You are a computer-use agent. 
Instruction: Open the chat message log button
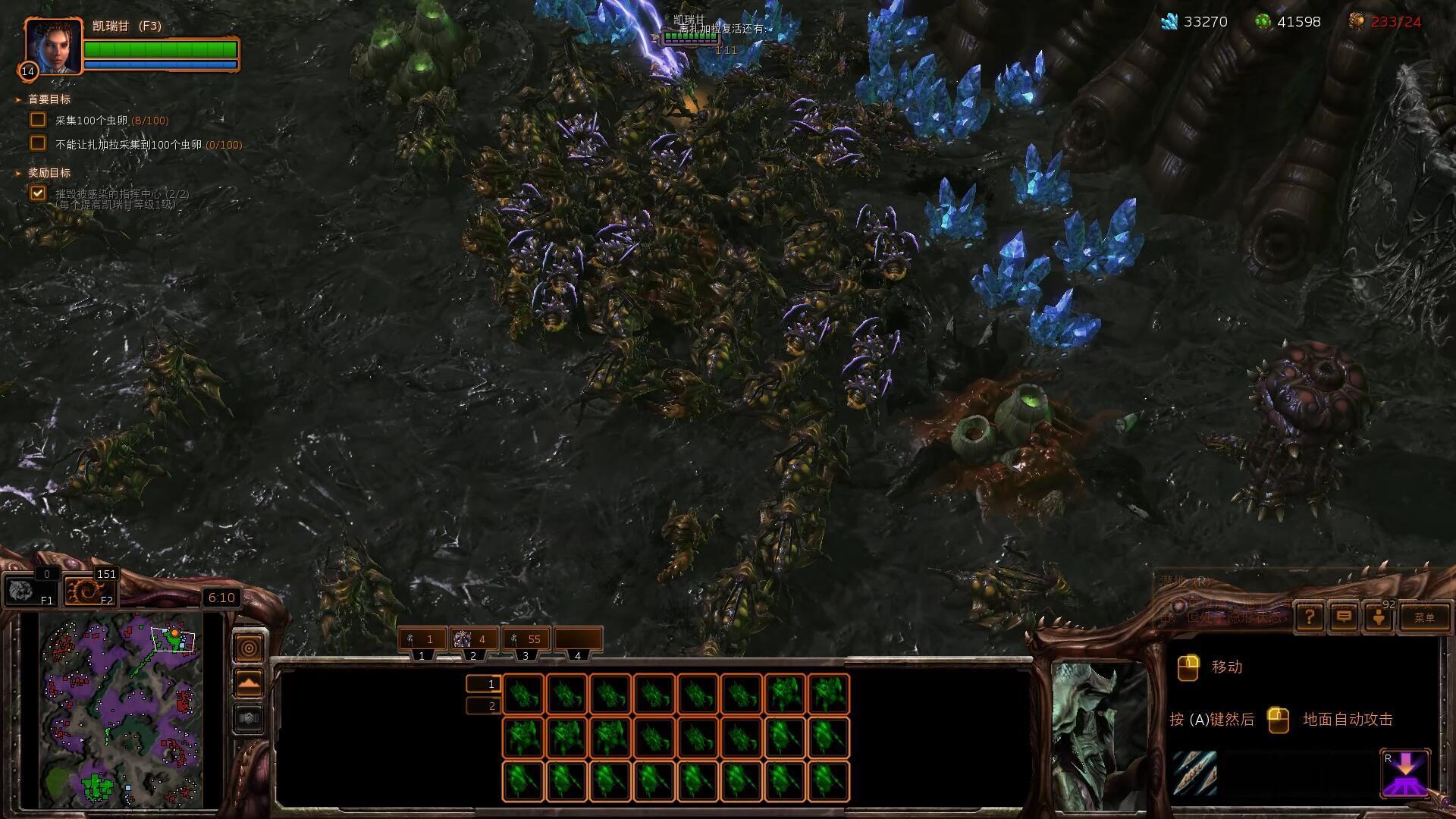[x=1344, y=617]
